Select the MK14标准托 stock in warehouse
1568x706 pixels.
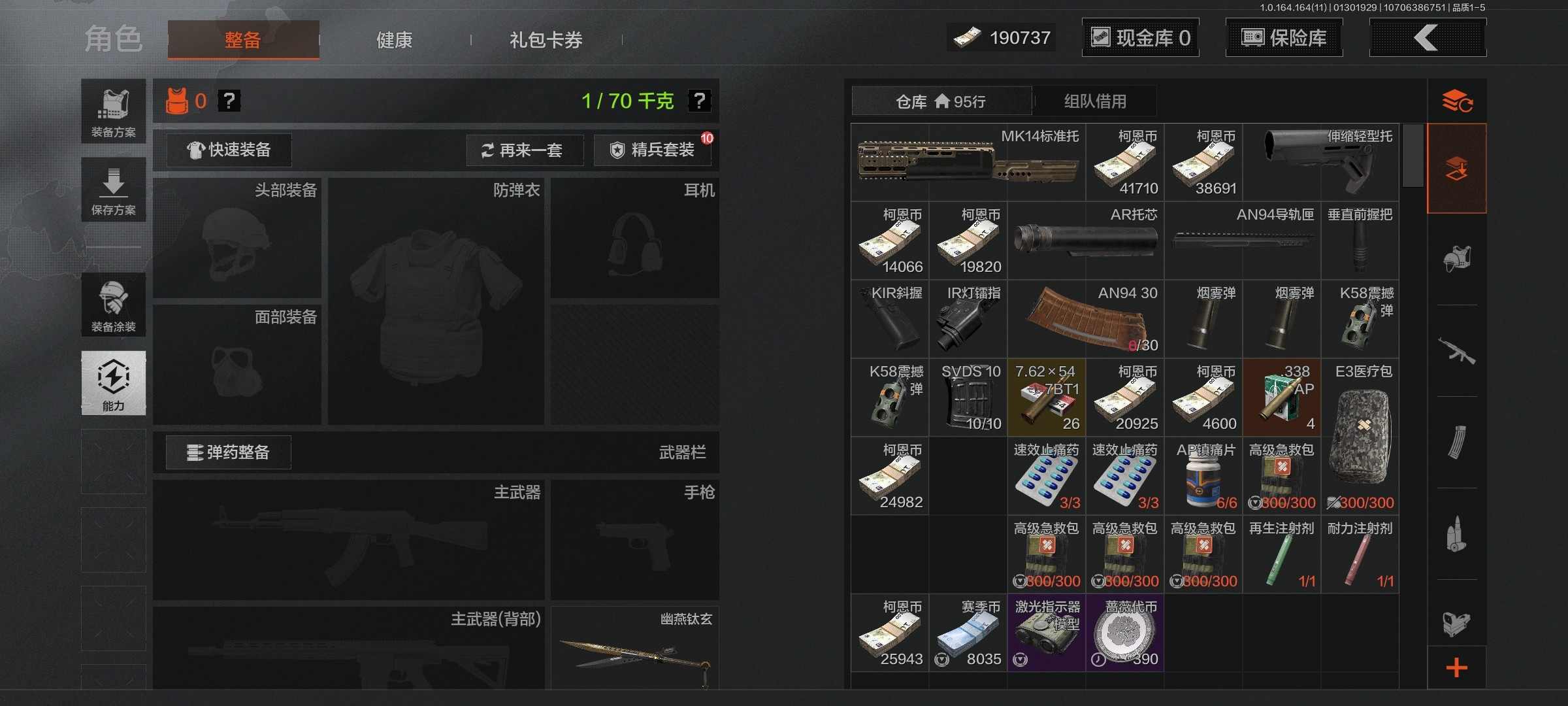(x=967, y=161)
